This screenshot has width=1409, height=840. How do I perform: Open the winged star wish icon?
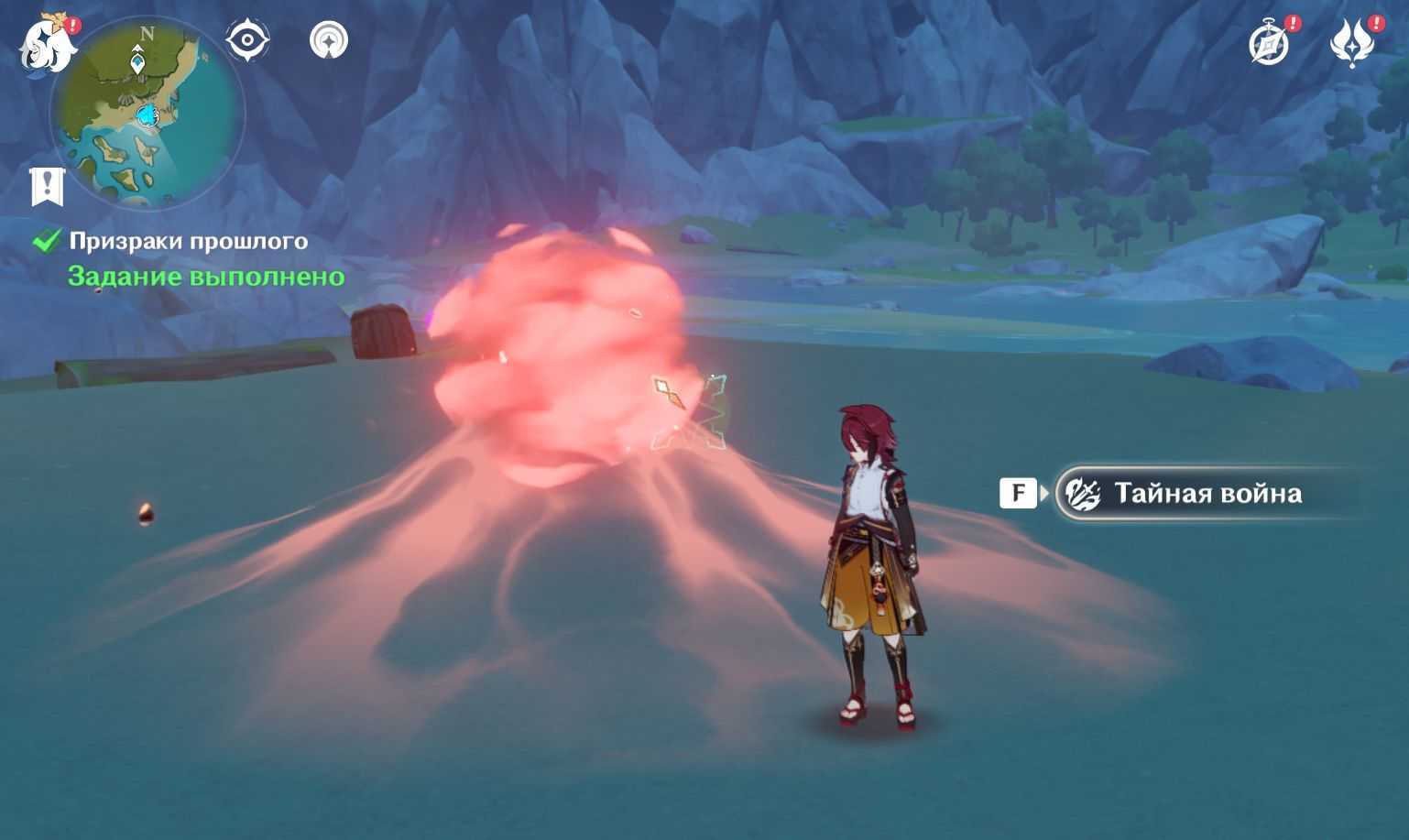tap(1353, 43)
